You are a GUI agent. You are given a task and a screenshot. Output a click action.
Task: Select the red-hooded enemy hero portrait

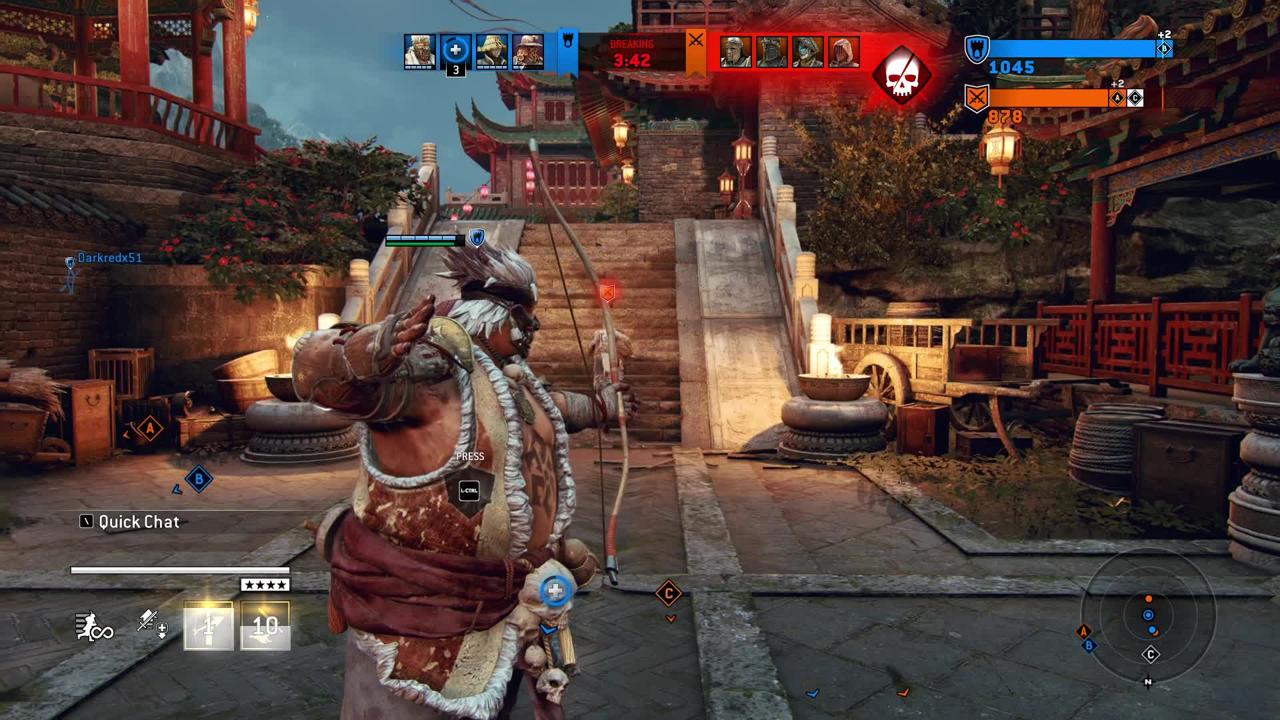843,51
